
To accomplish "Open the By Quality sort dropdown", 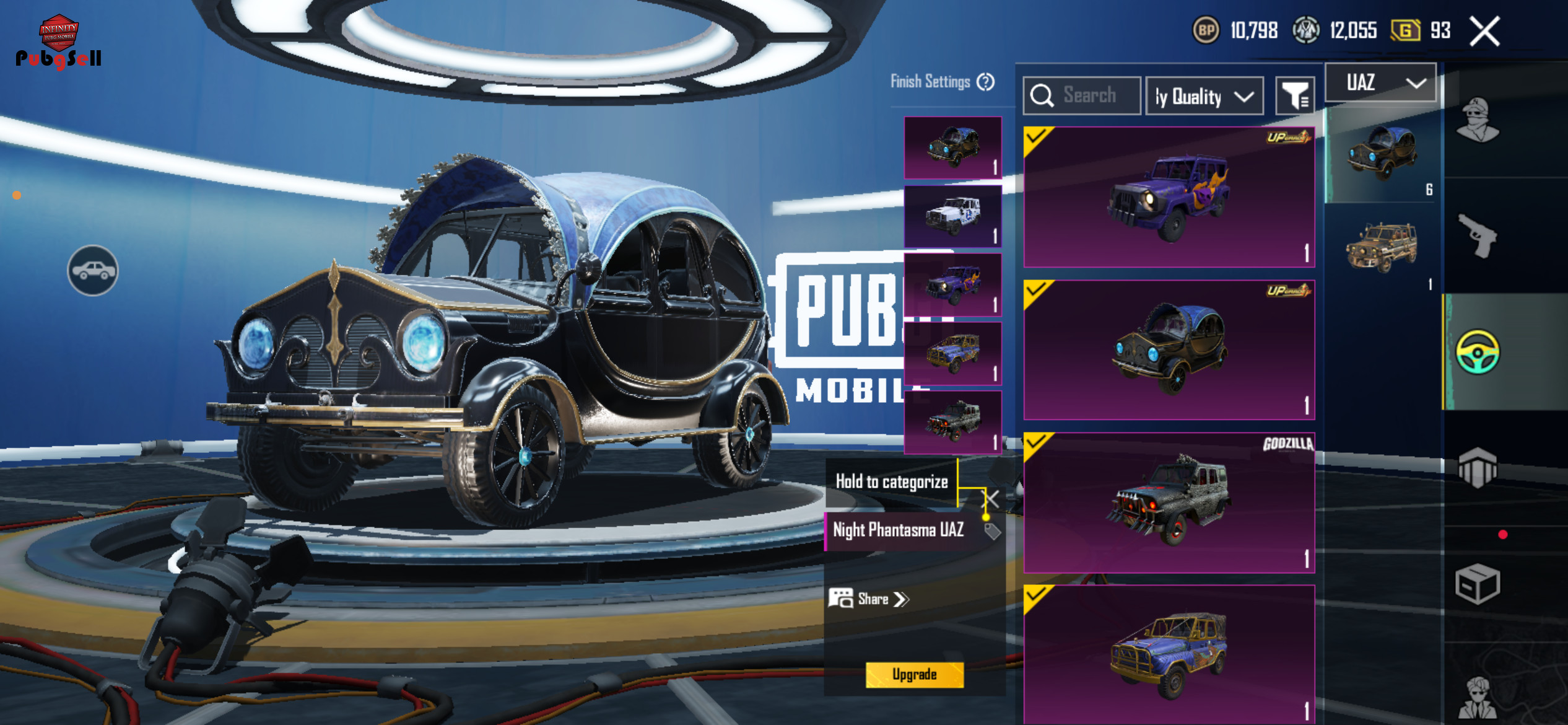I will pyautogui.click(x=1204, y=97).
